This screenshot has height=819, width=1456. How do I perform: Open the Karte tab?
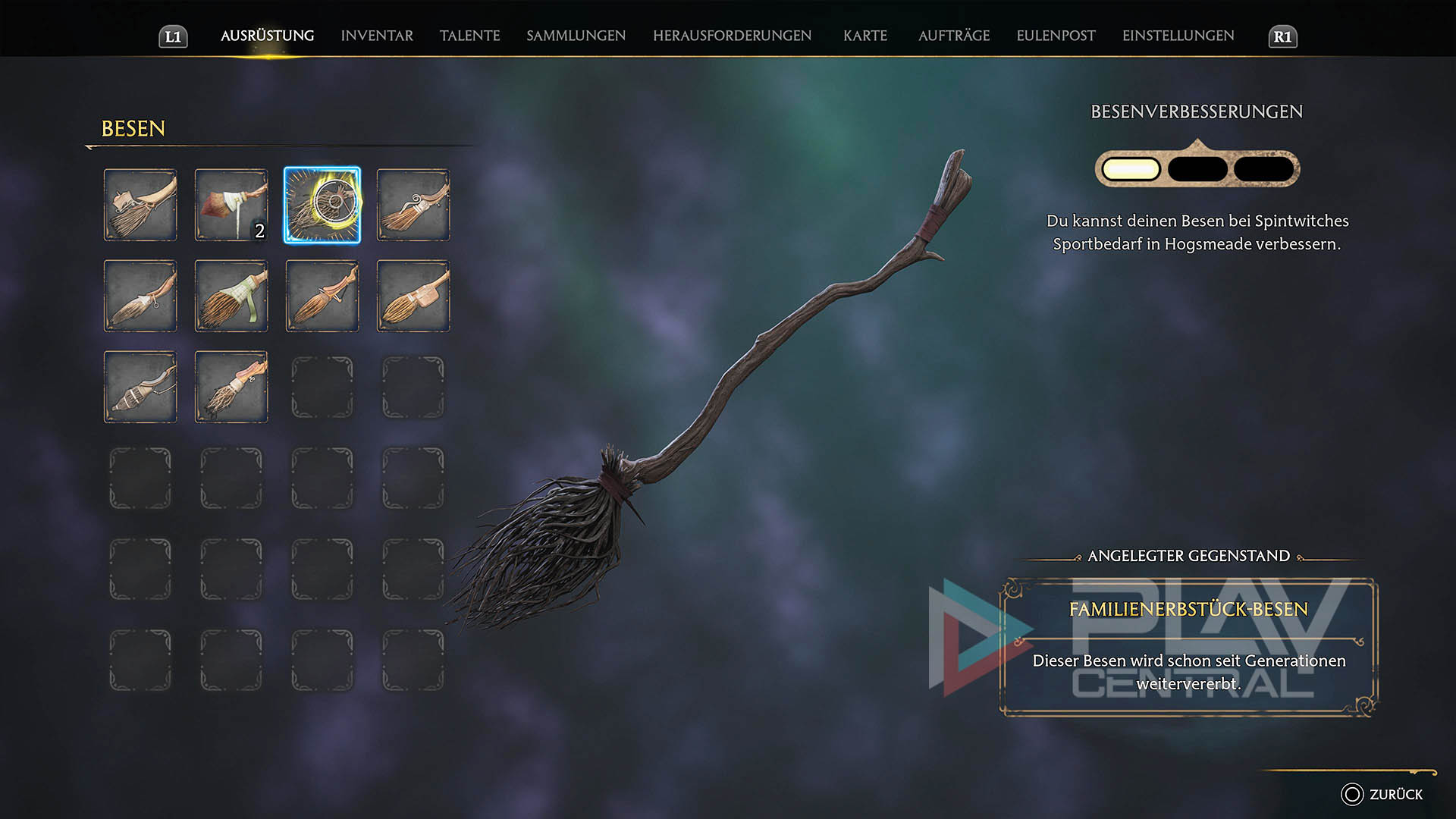click(864, 36)
